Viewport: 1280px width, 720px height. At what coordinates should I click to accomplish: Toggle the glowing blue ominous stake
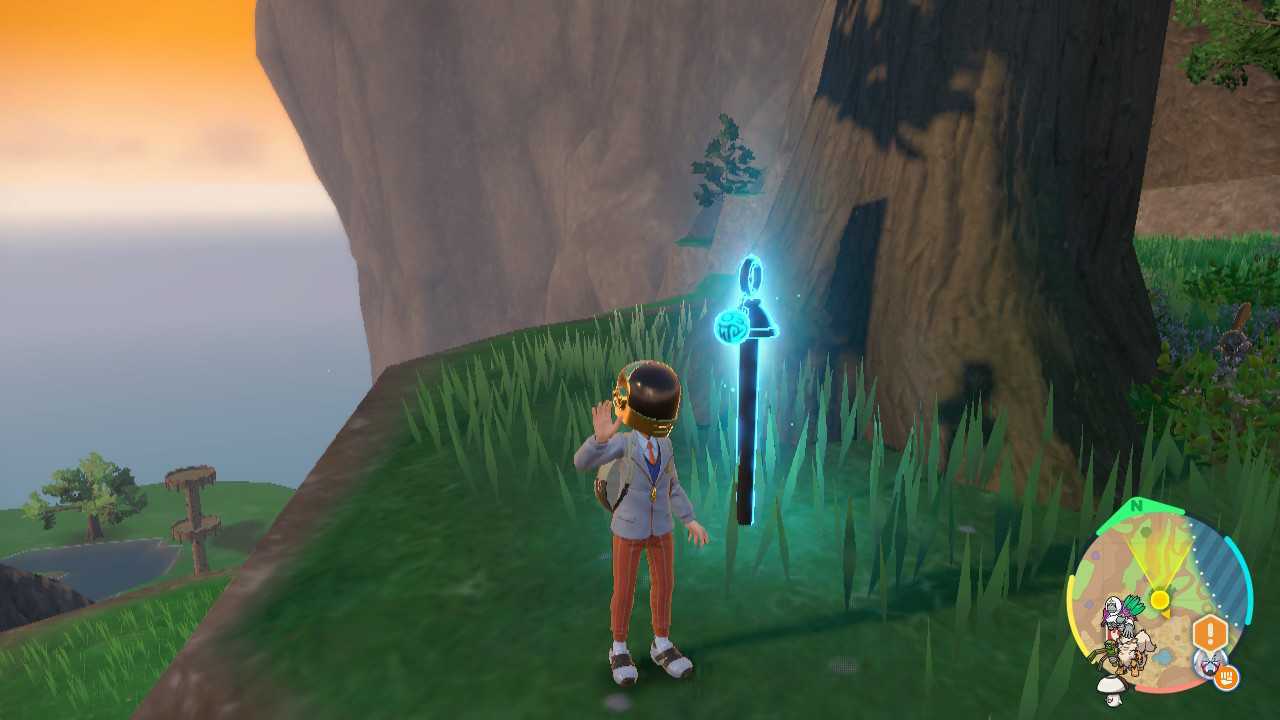(745, 430)
